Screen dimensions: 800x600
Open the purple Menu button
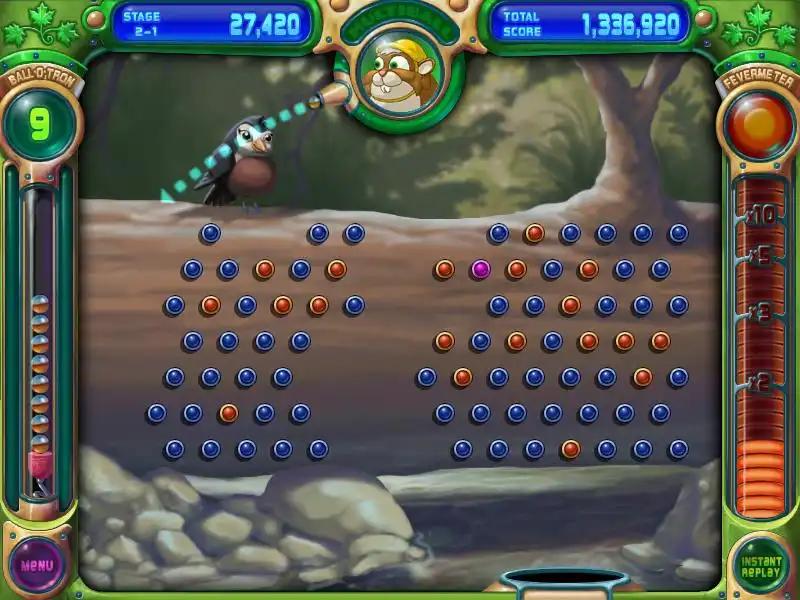[38, 565]
